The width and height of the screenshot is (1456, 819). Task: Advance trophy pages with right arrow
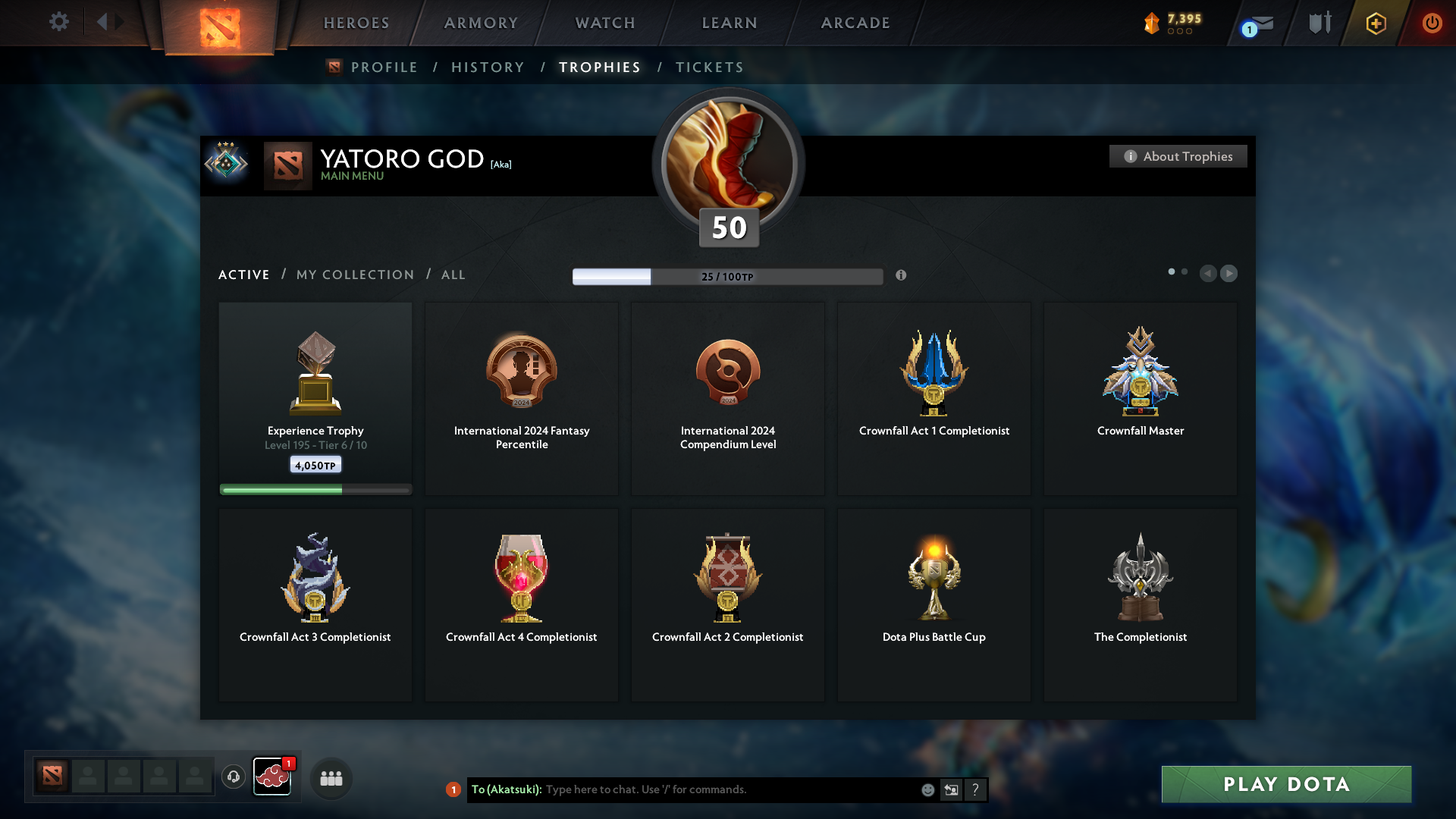pos(1229,273)
